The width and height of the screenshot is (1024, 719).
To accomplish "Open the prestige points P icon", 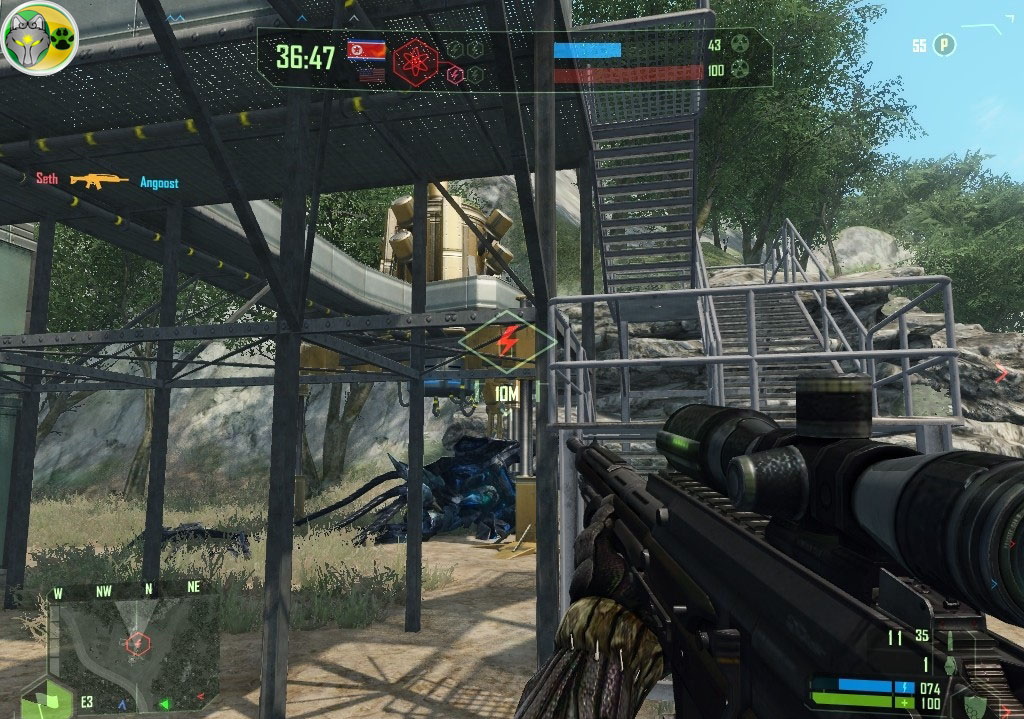I will pyautogui.click(x=945, y=45).
